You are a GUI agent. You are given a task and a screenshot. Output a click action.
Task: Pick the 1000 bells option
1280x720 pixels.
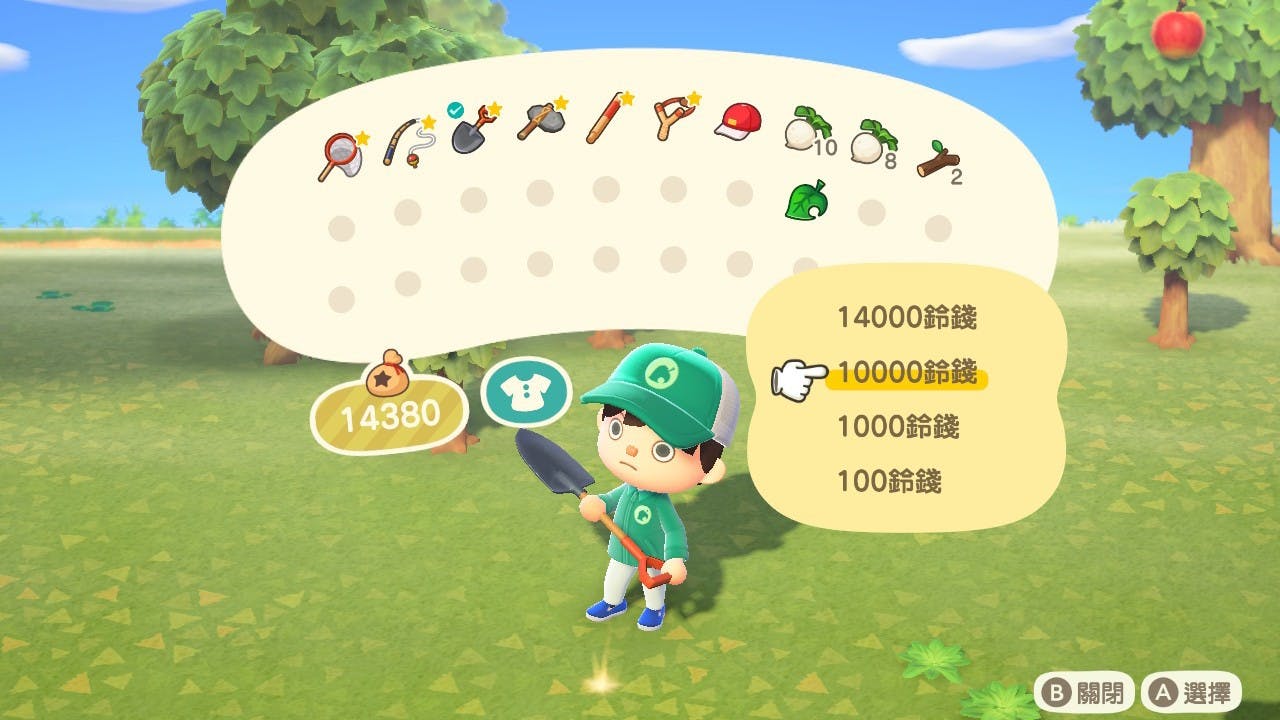[897, 427]
